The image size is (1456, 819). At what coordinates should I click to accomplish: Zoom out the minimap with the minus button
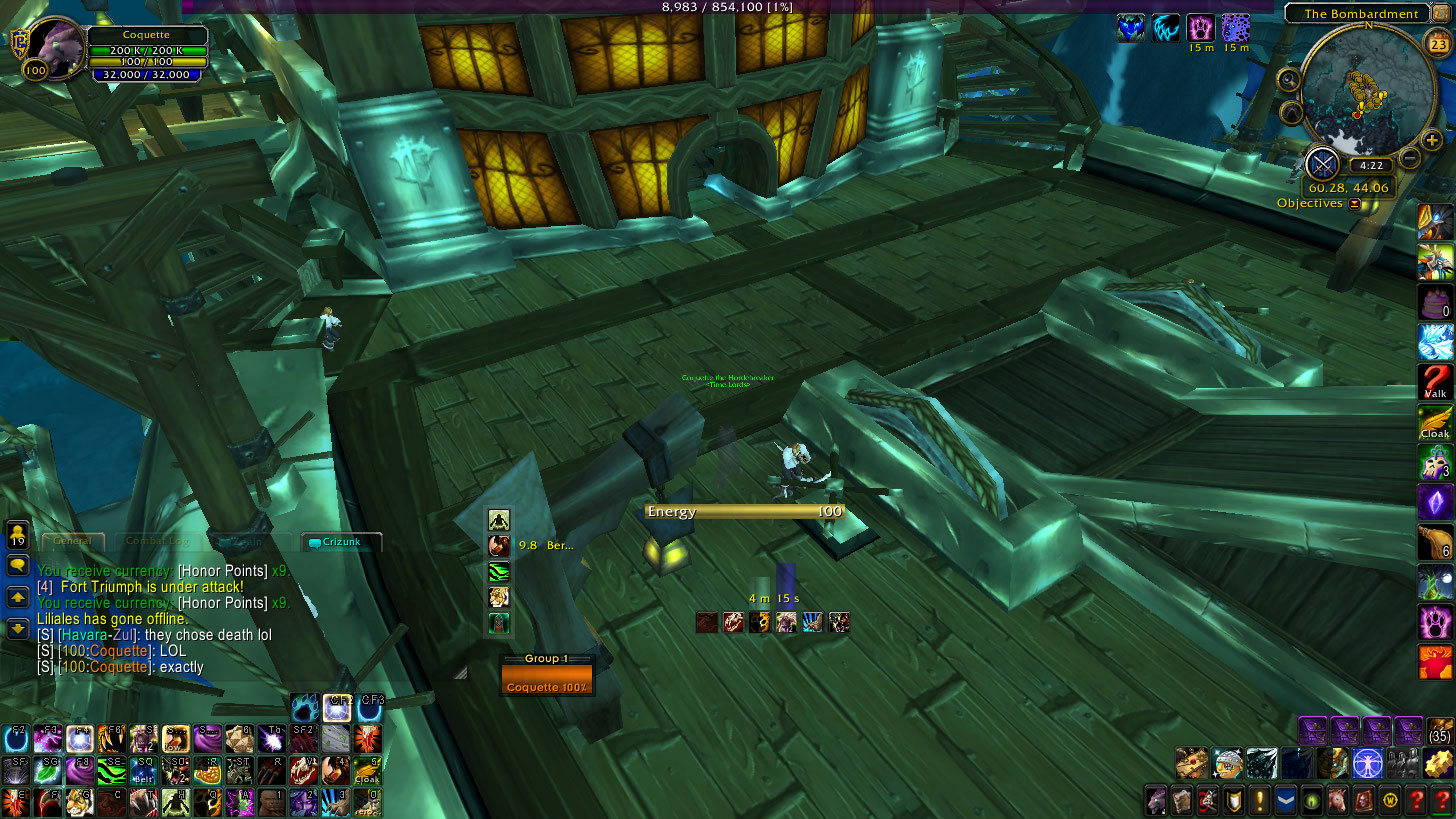tap(1409, 157)
